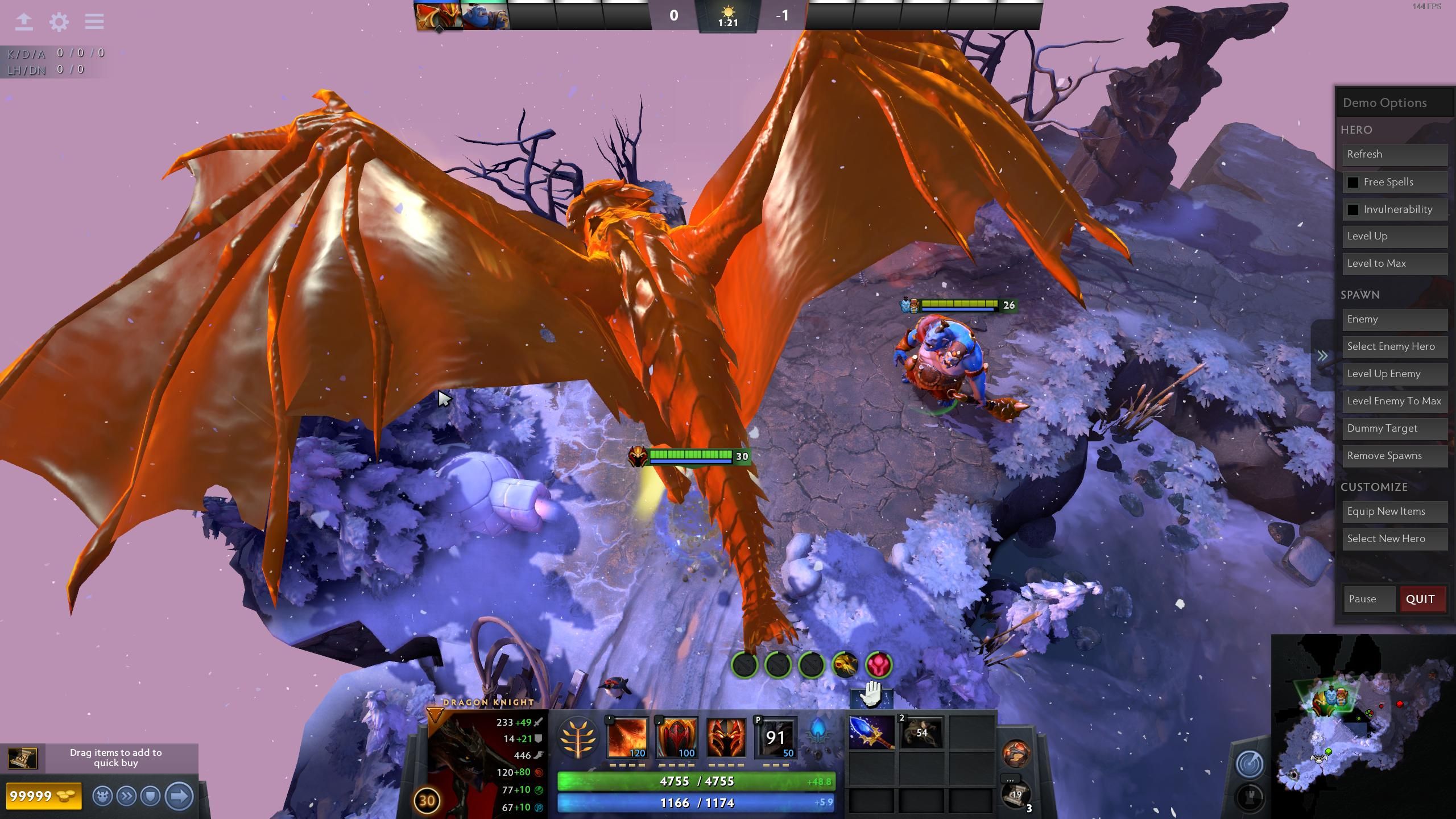Spawn a Dummy Target
This screenshot has width=1456, height=819.
click(x=1394, y=429)
